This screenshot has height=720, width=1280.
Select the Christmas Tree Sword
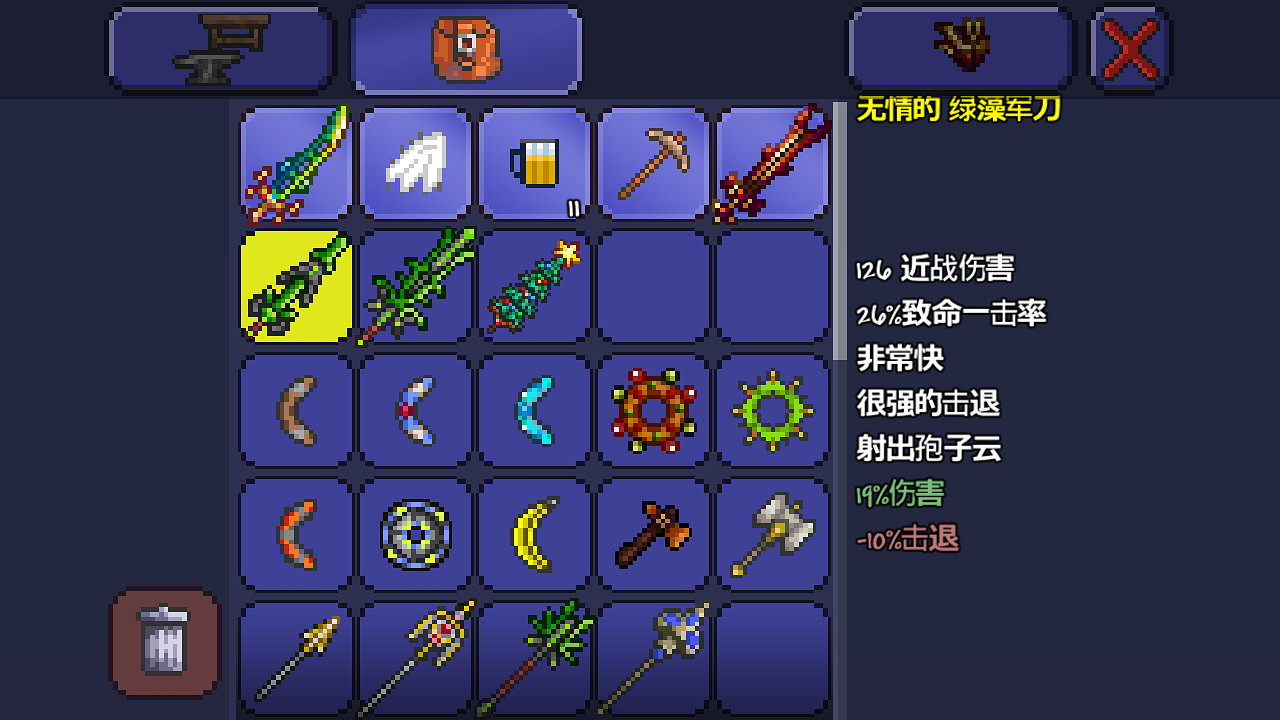[x=534, y=287]
